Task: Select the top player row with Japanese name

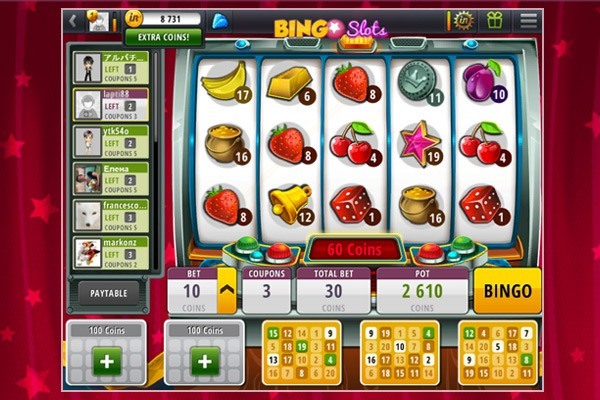Action: (x=112, y=68)
